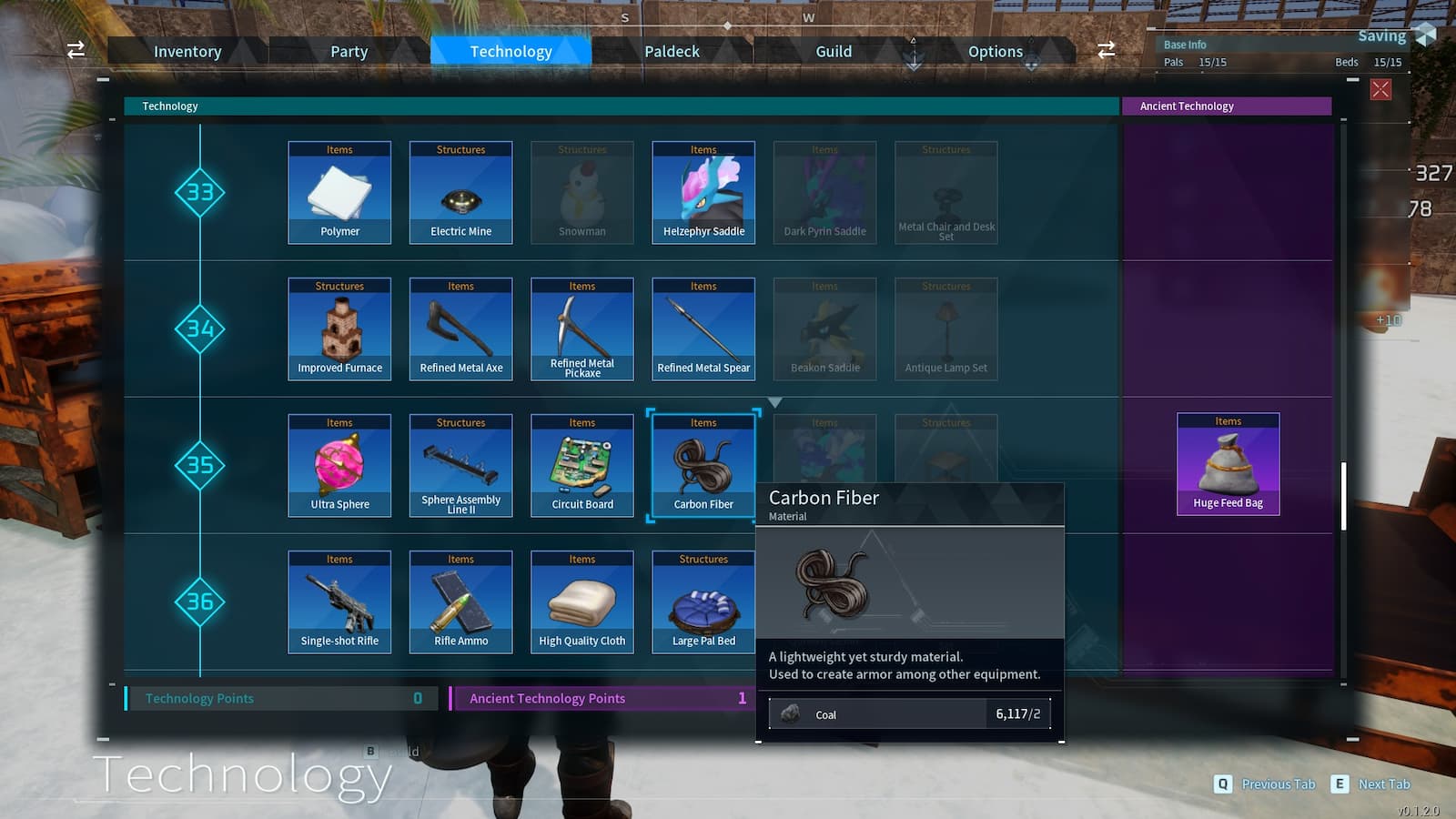1456x819 pixels.
Task: Switch to the Paldeck tab
Action: coord(672,51)
